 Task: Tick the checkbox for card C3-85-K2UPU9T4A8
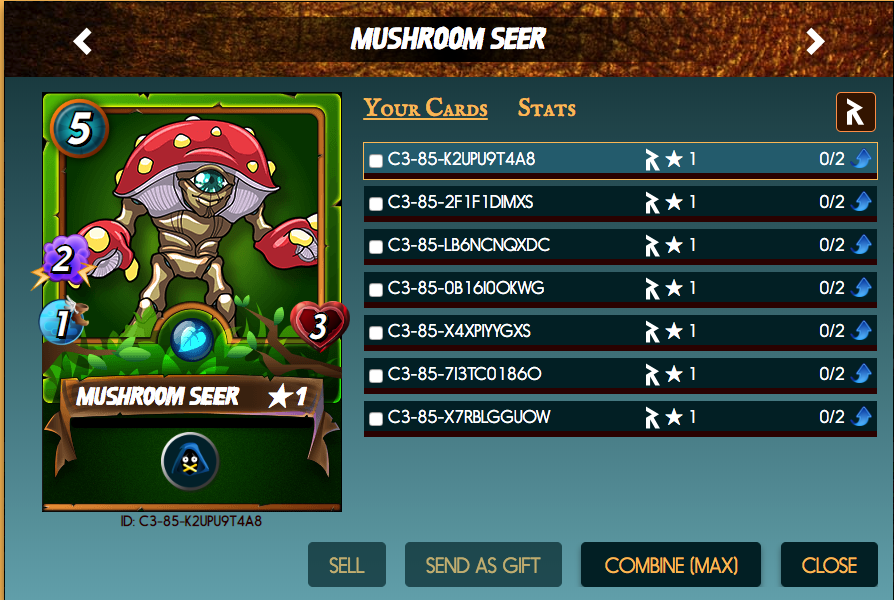pos(376,160)
